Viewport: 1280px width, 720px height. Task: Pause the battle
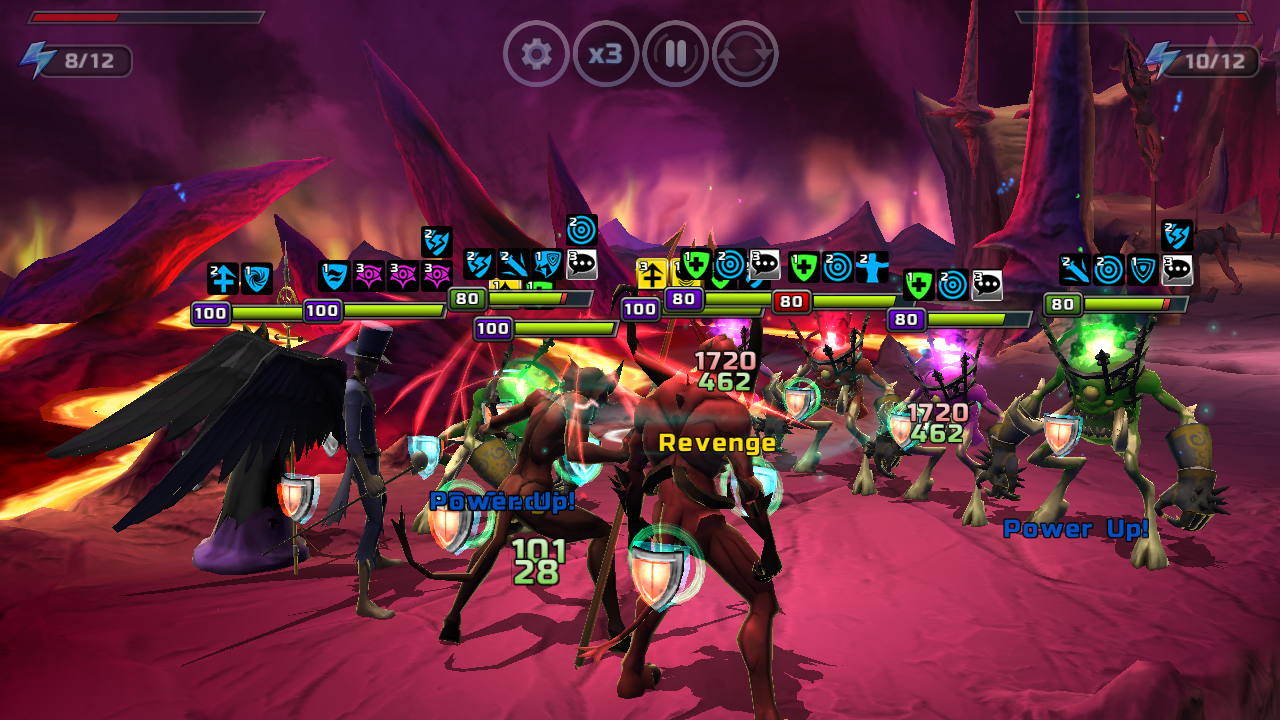click(x=676, y=53)
